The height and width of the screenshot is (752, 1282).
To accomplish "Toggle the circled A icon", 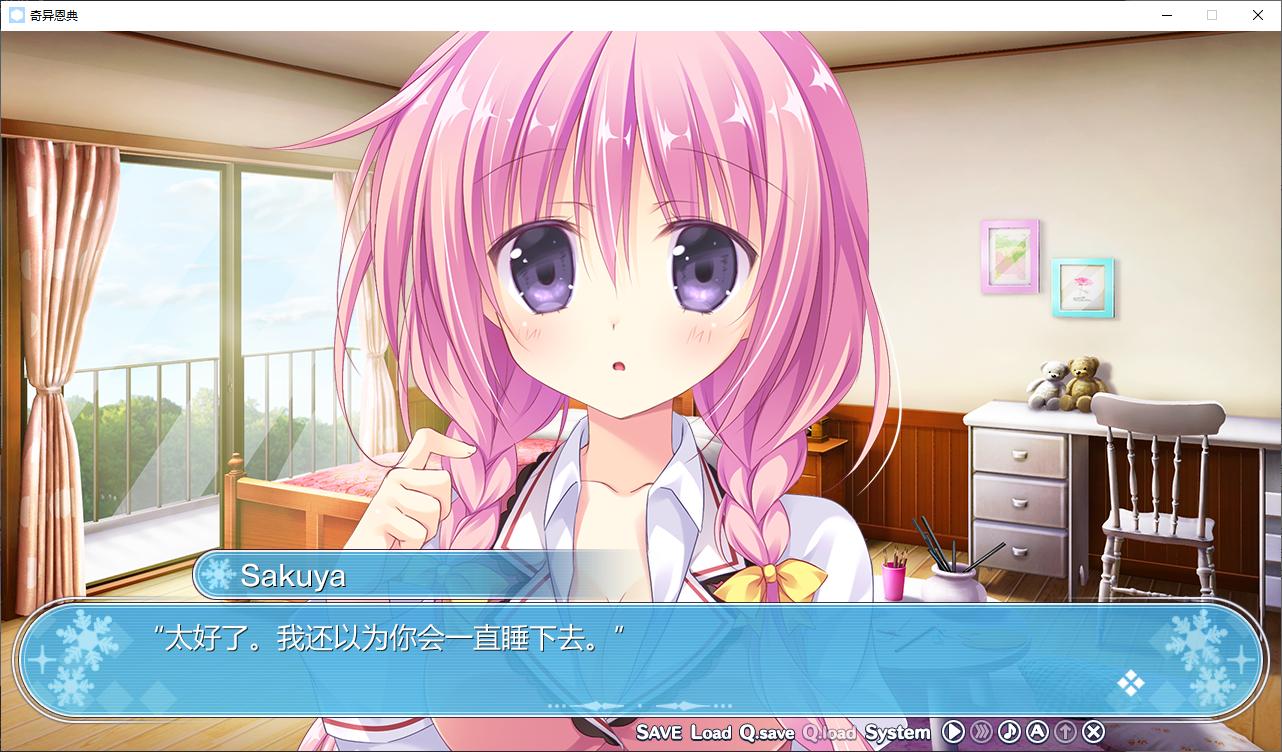I will click(1037, 732).
